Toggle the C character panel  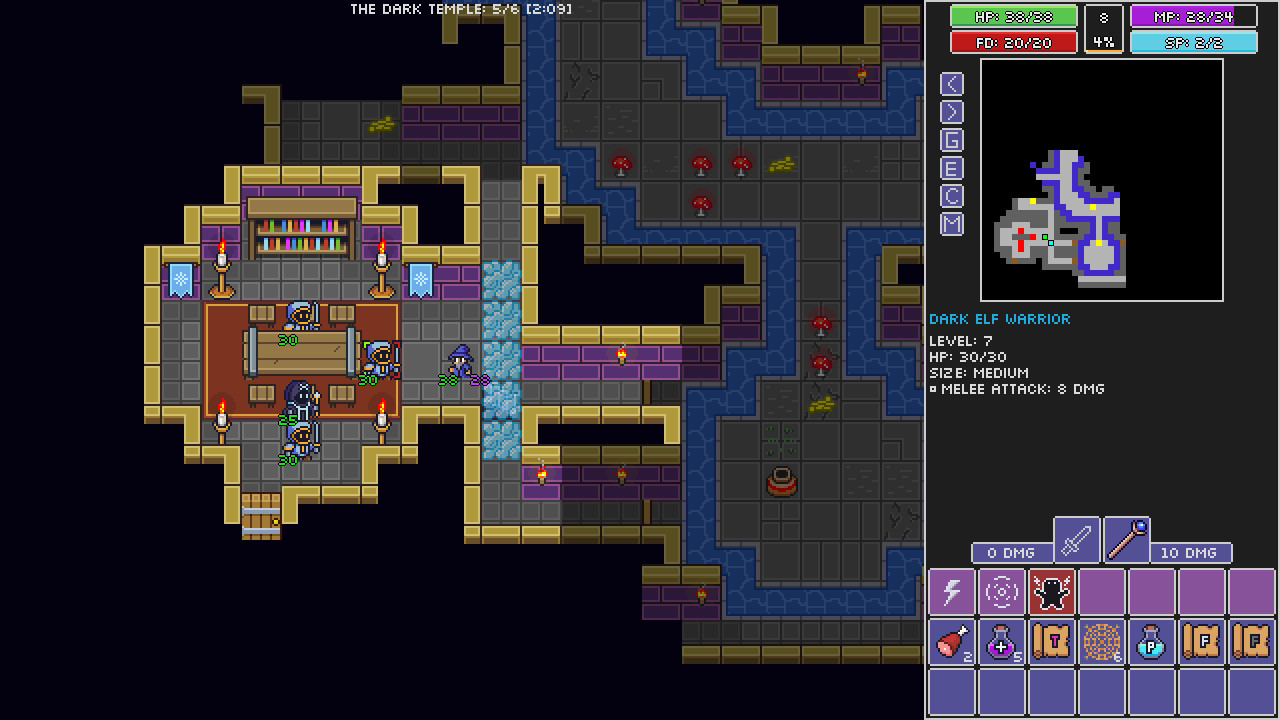coord(951,196)
